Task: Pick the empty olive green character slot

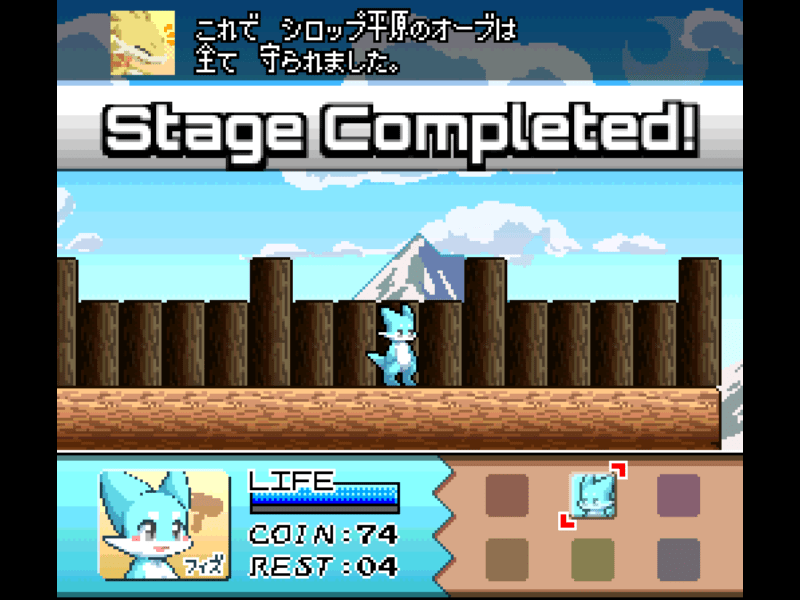Action: click(x=592, y=558)
